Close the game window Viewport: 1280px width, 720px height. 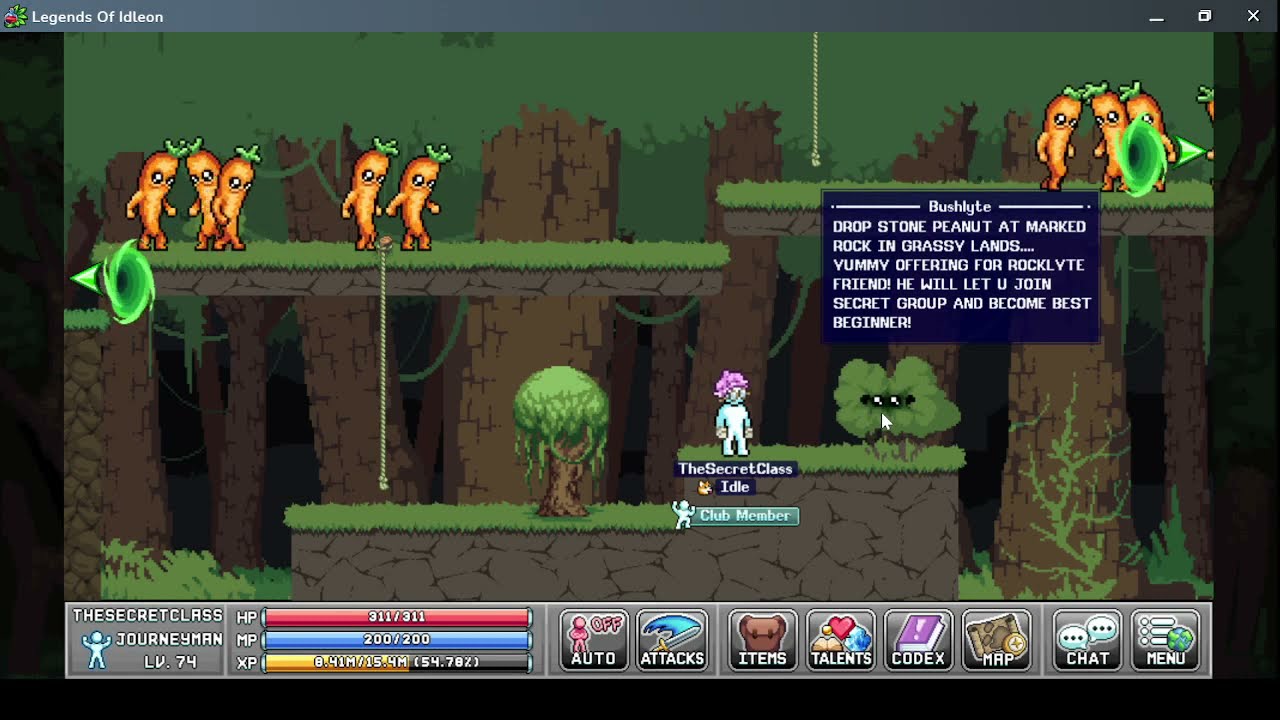(x=1253, y=16)
